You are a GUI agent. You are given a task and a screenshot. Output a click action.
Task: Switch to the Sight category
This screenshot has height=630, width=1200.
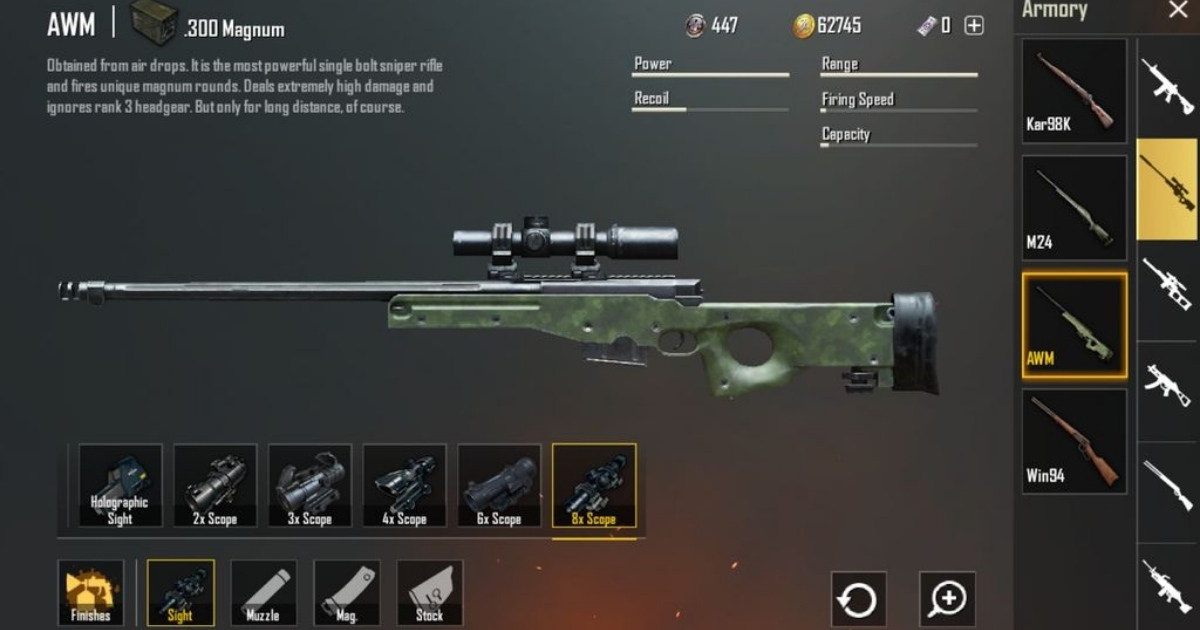coord(180,593)
